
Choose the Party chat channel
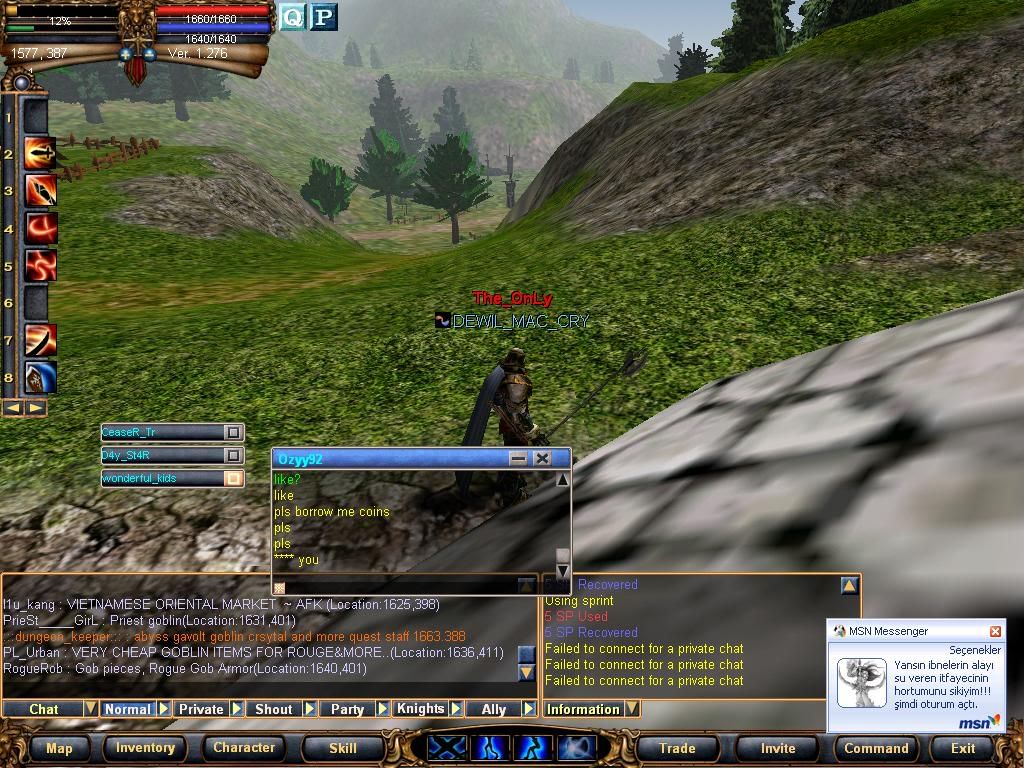coord(347,709)
